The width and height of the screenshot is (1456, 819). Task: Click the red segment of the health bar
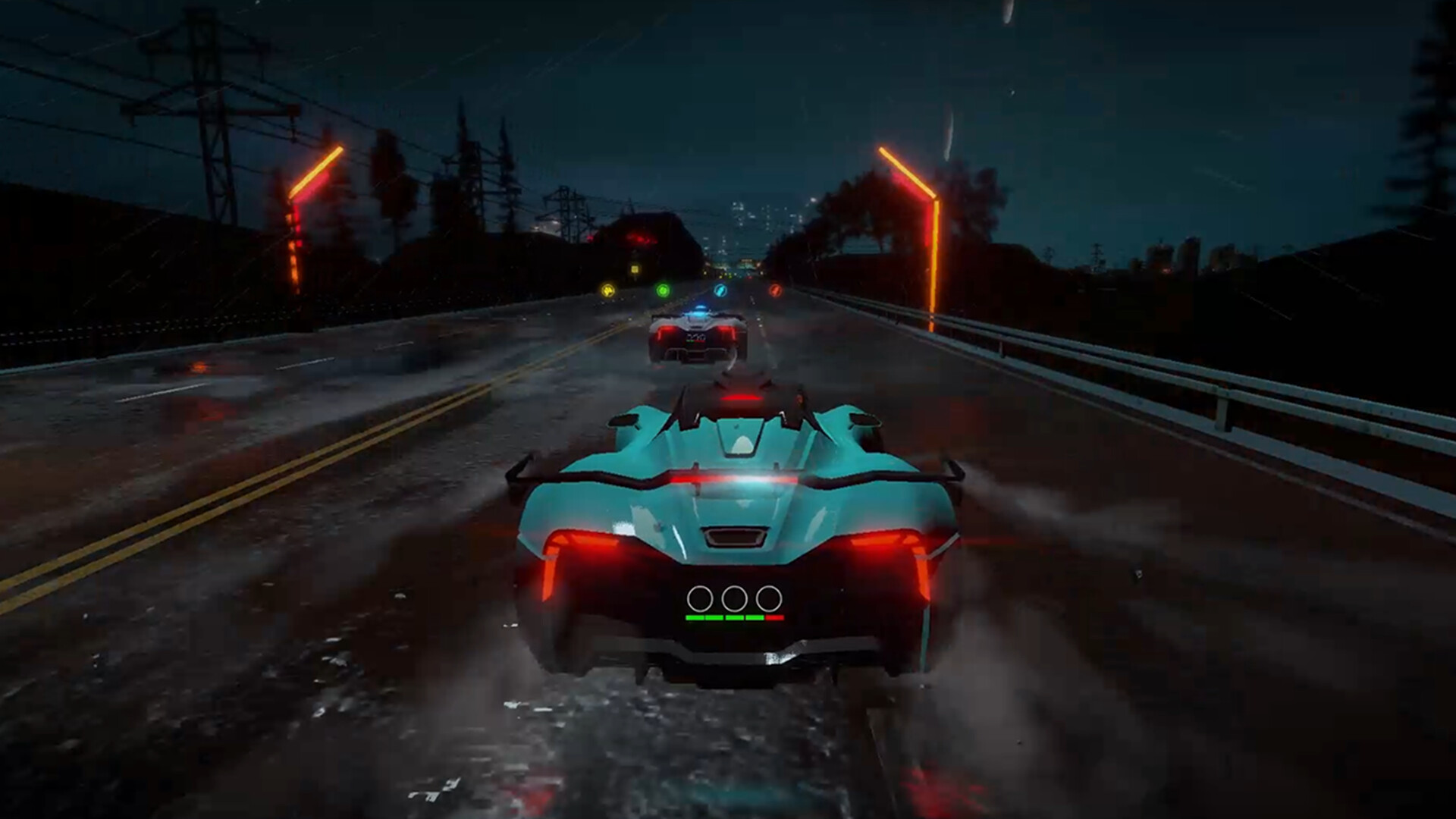[775, 617]
